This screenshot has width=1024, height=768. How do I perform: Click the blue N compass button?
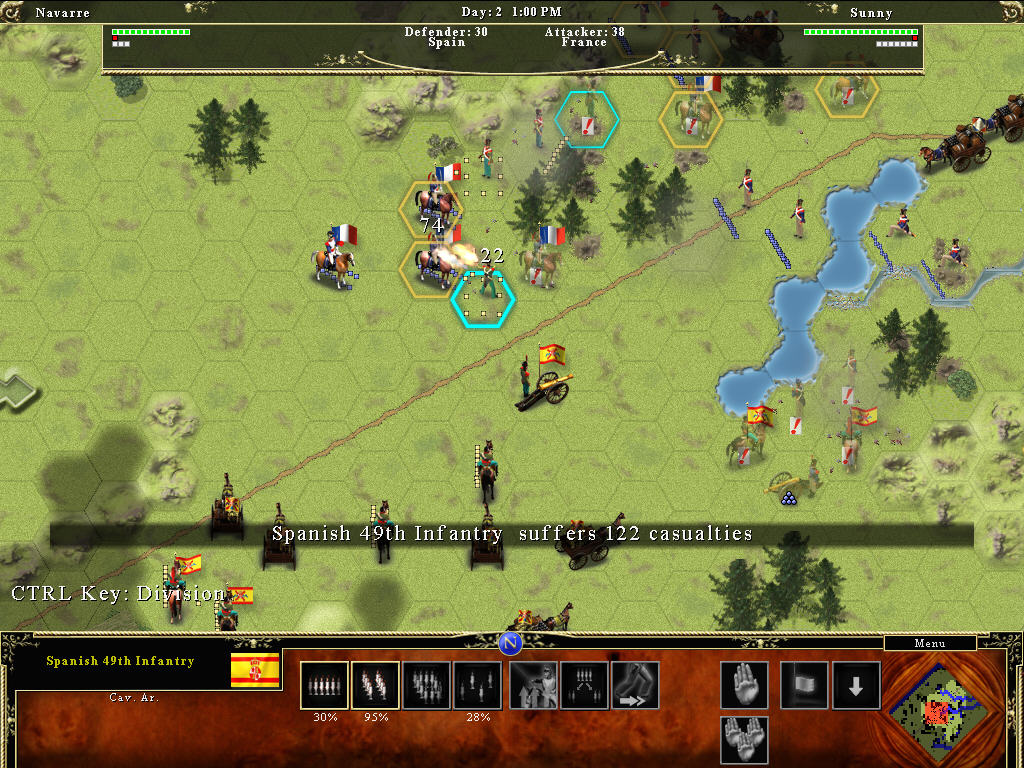tap(511, 642)
